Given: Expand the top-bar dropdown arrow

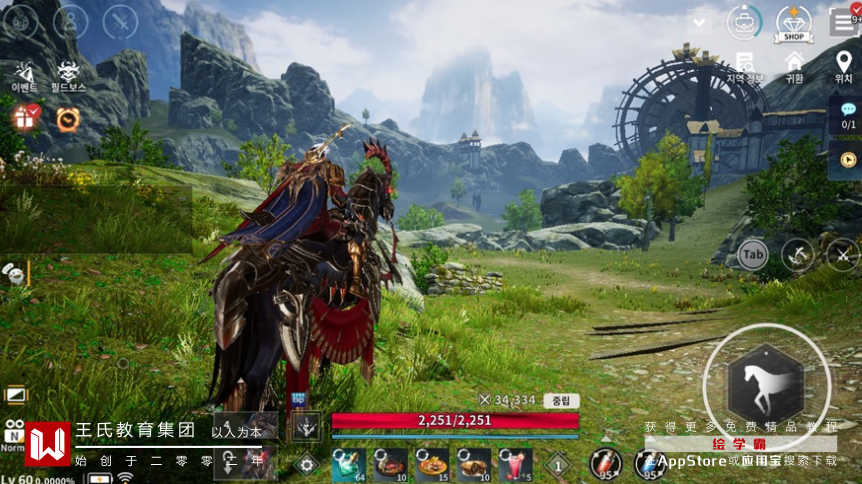Looking at the screenshot, I should click(x=699, y=22).
